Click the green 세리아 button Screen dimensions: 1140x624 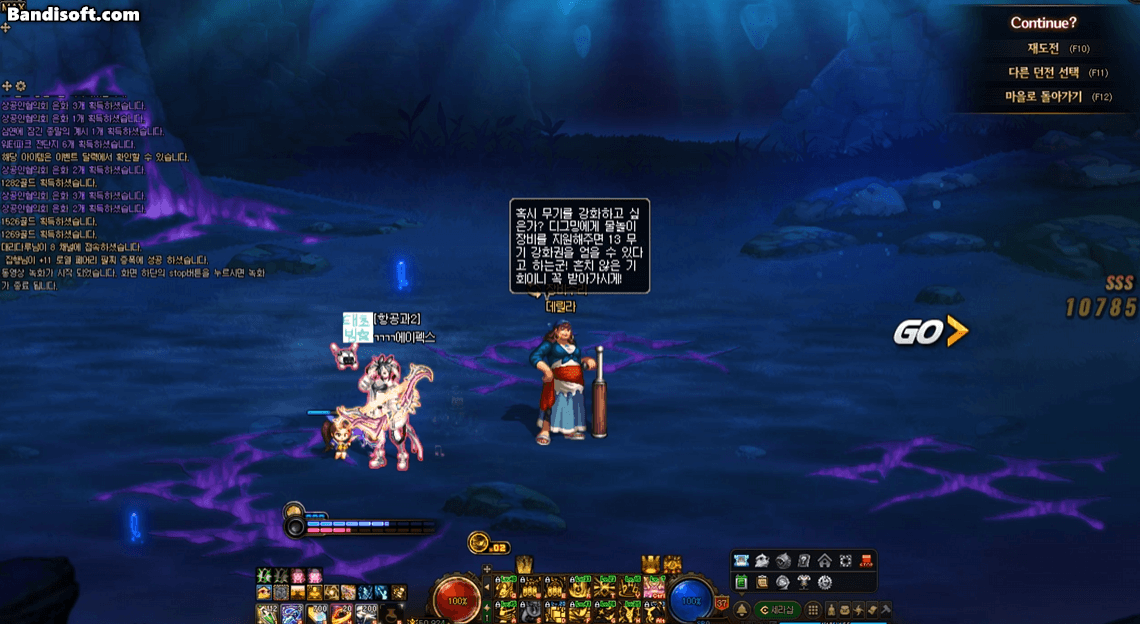point(777,609)
